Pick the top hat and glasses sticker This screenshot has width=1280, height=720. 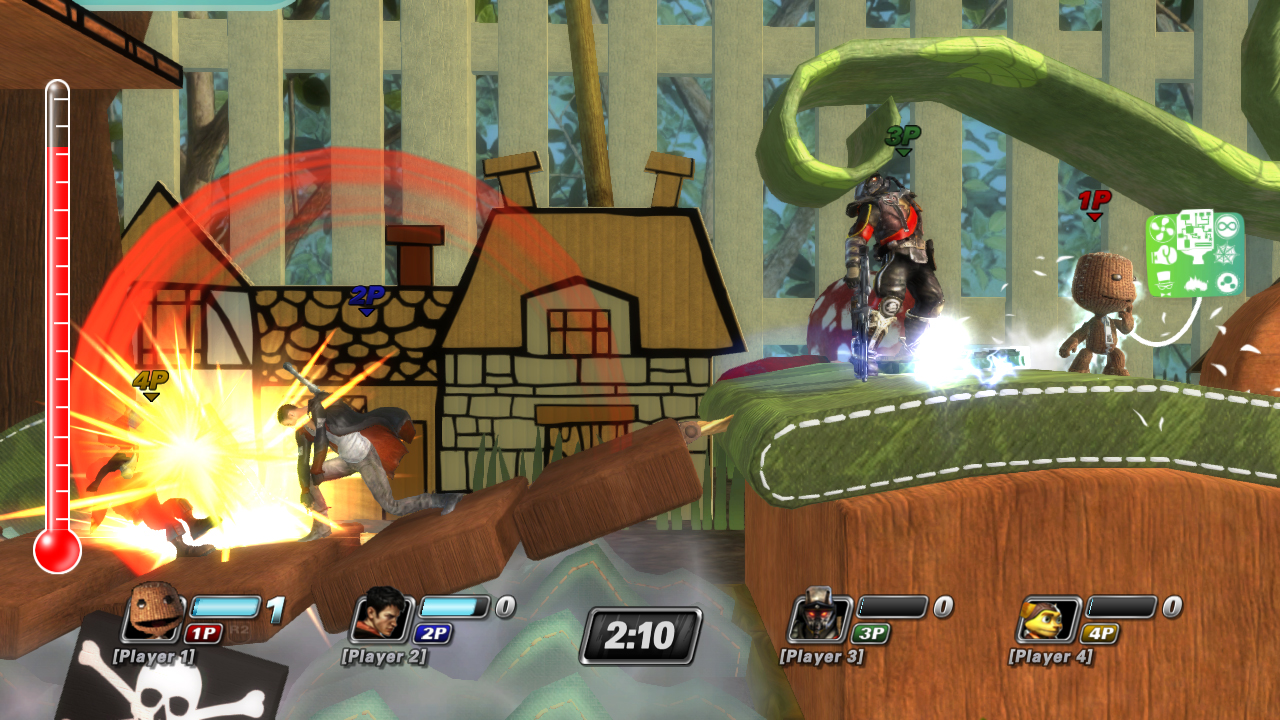pyautogui.click(x=1164, y=283)
